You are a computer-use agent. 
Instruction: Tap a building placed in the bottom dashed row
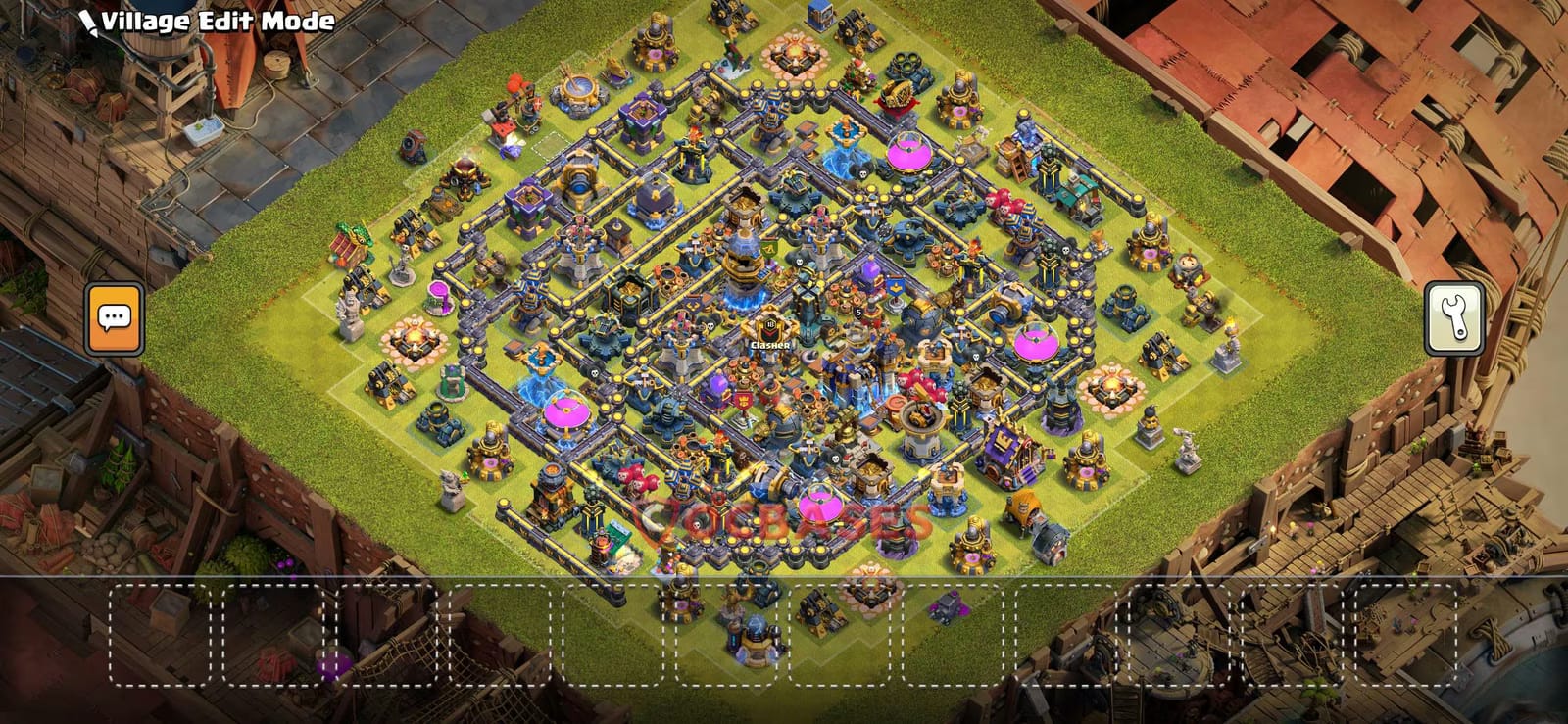753,637
